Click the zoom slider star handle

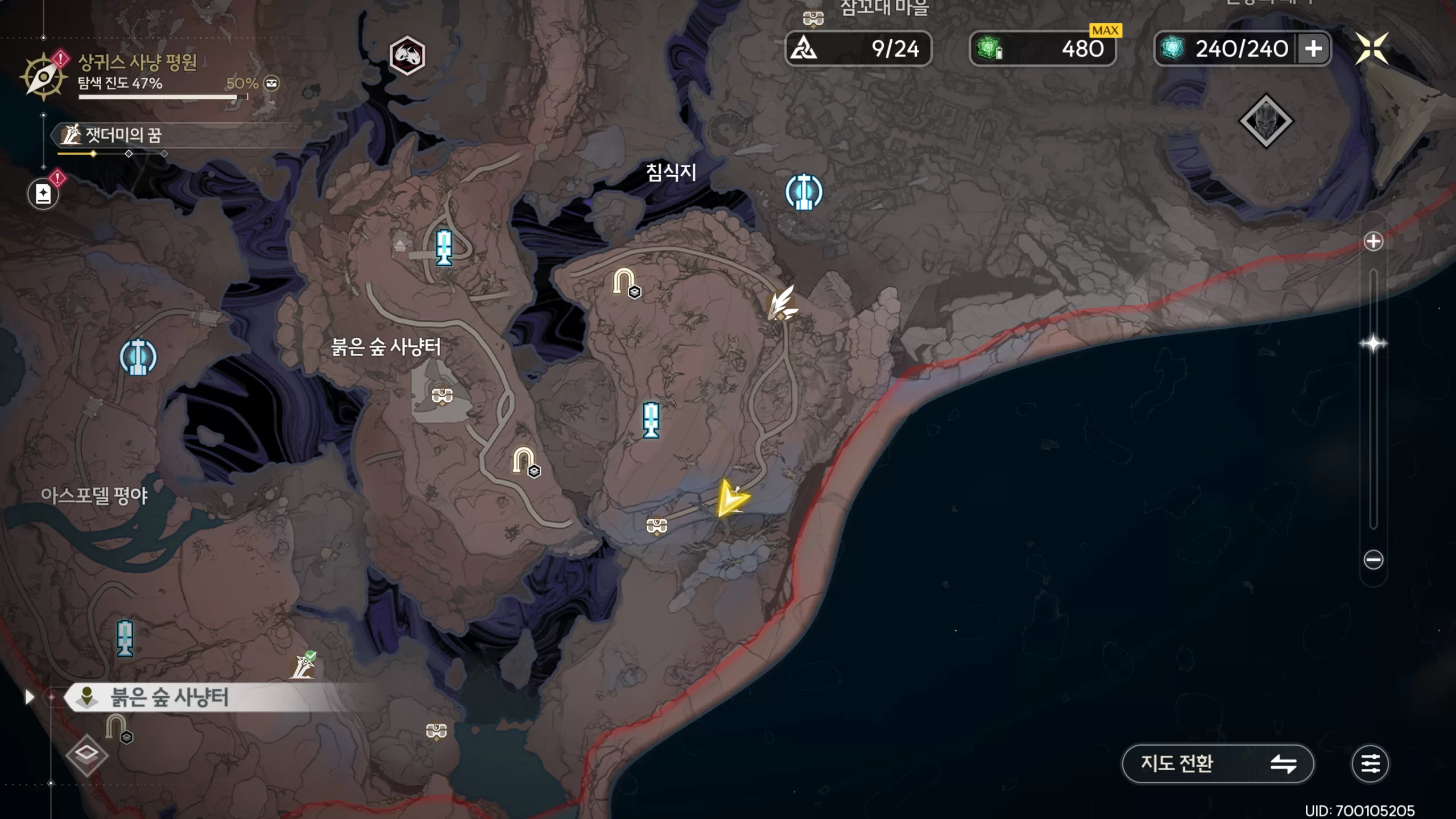[1373, 344]
